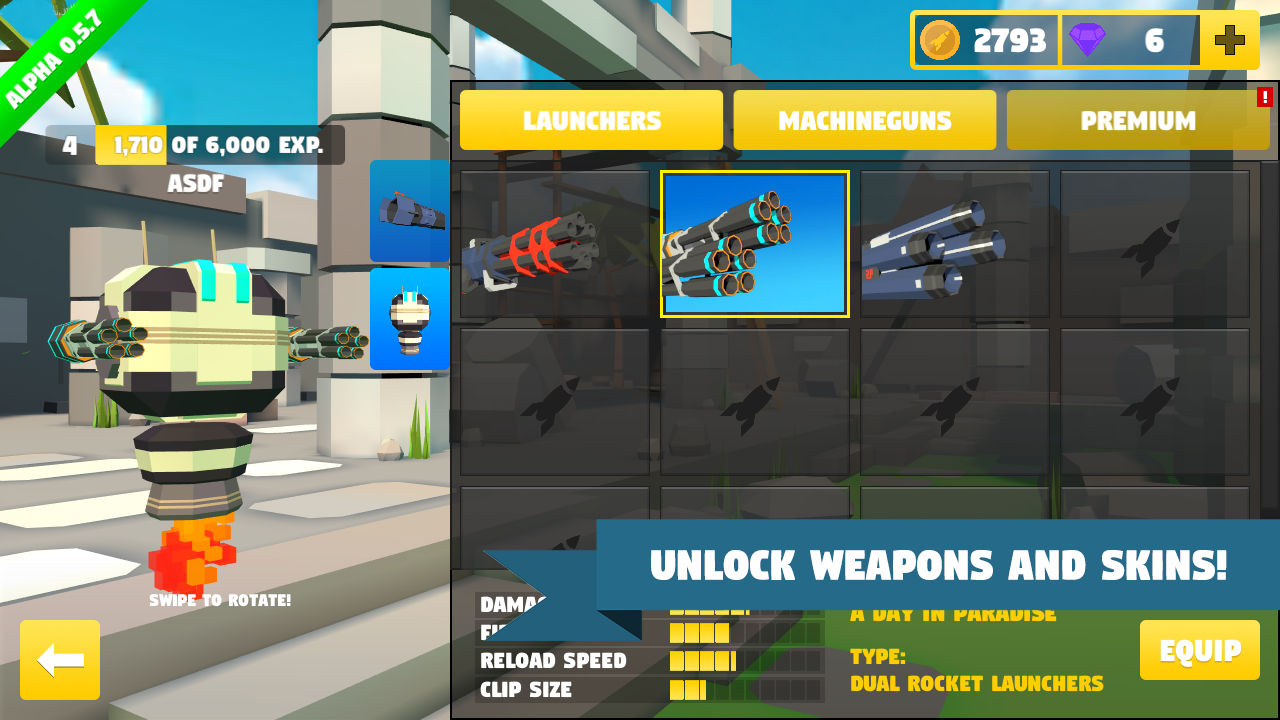Viewport: 1280px width, 720px height.
Task: Open the Machineguns category
Action: coord(864,120)
